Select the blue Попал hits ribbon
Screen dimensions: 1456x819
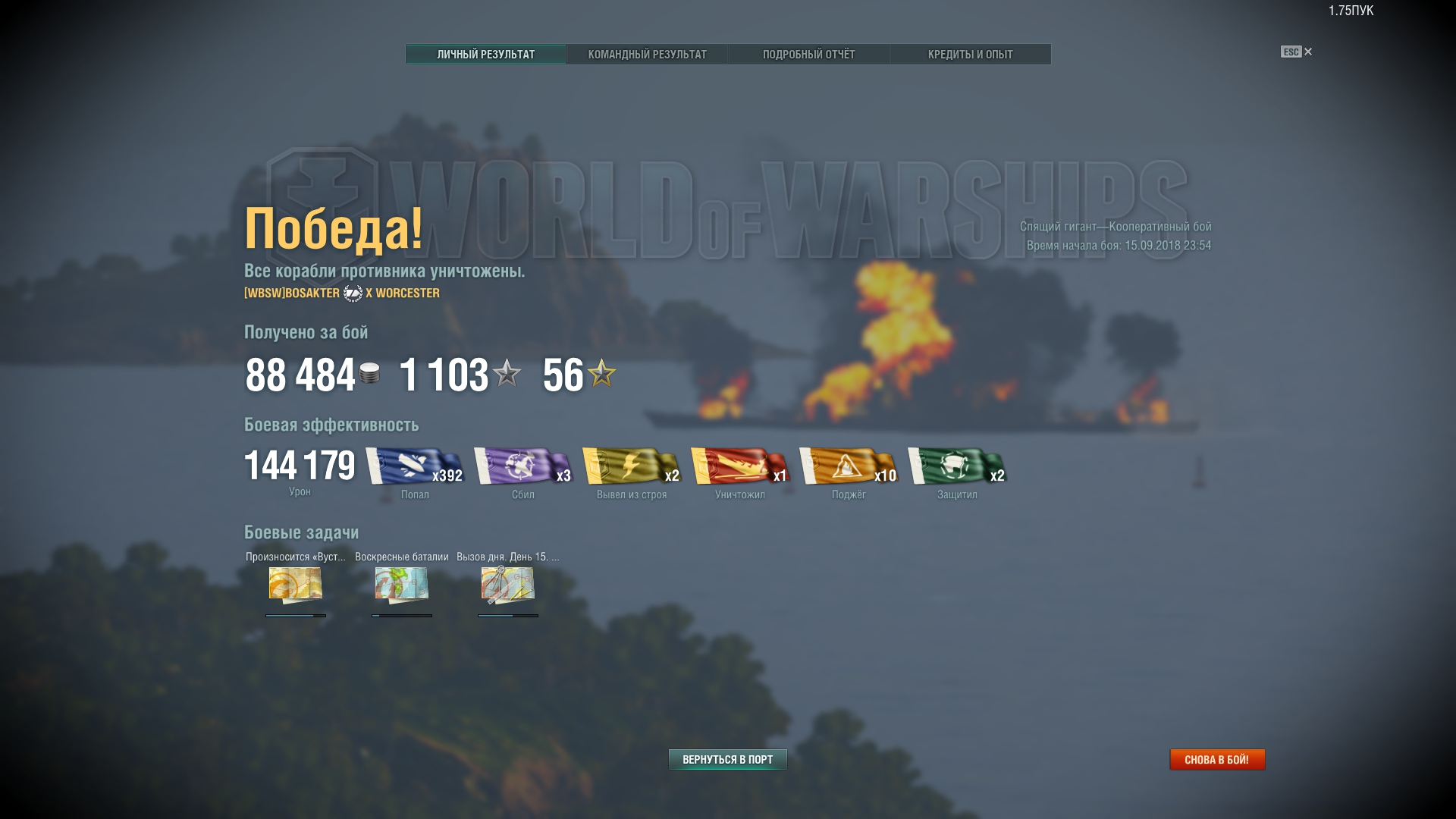click(x=414, y=466)
